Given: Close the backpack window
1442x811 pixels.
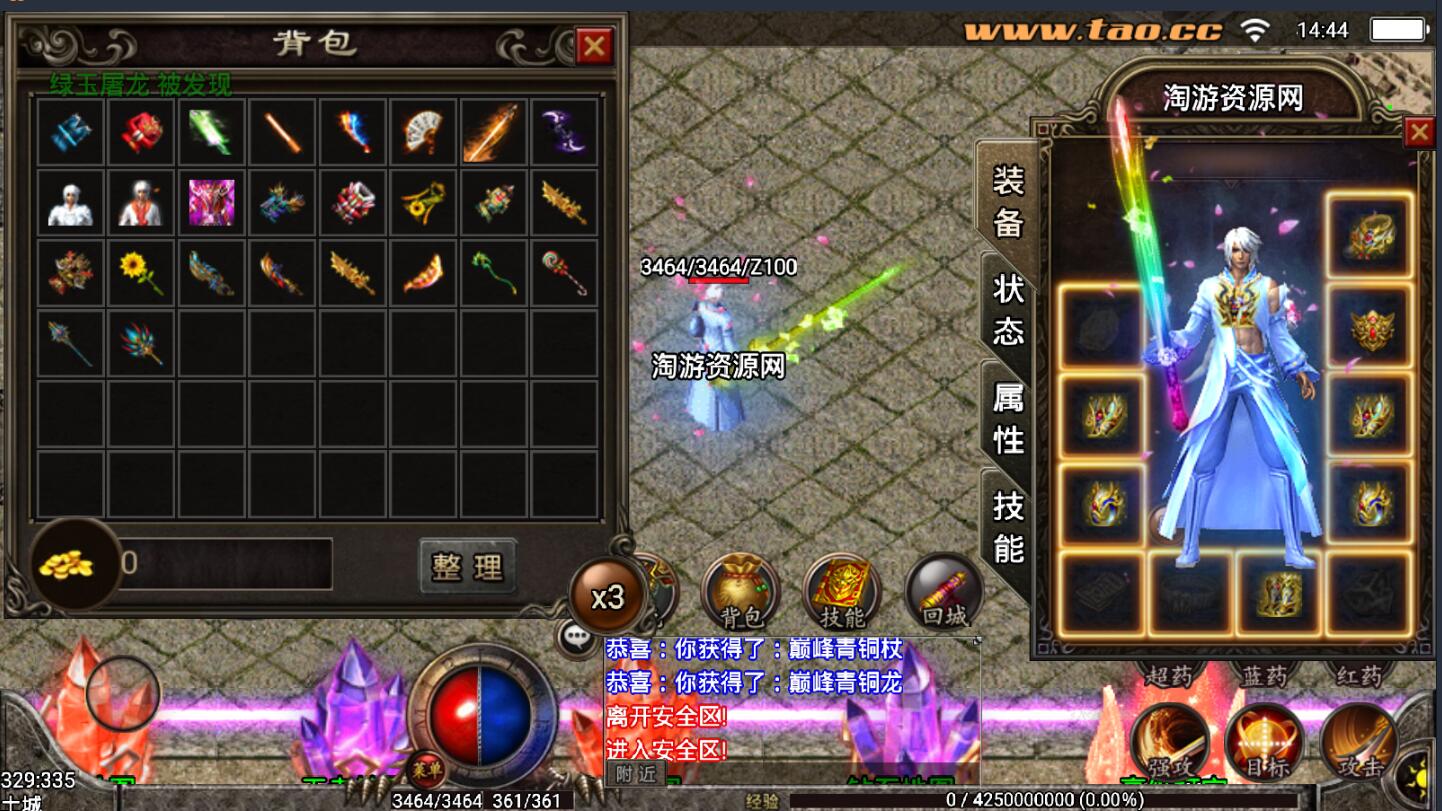Looking at the screenshot, I should [x=594, y=45].
